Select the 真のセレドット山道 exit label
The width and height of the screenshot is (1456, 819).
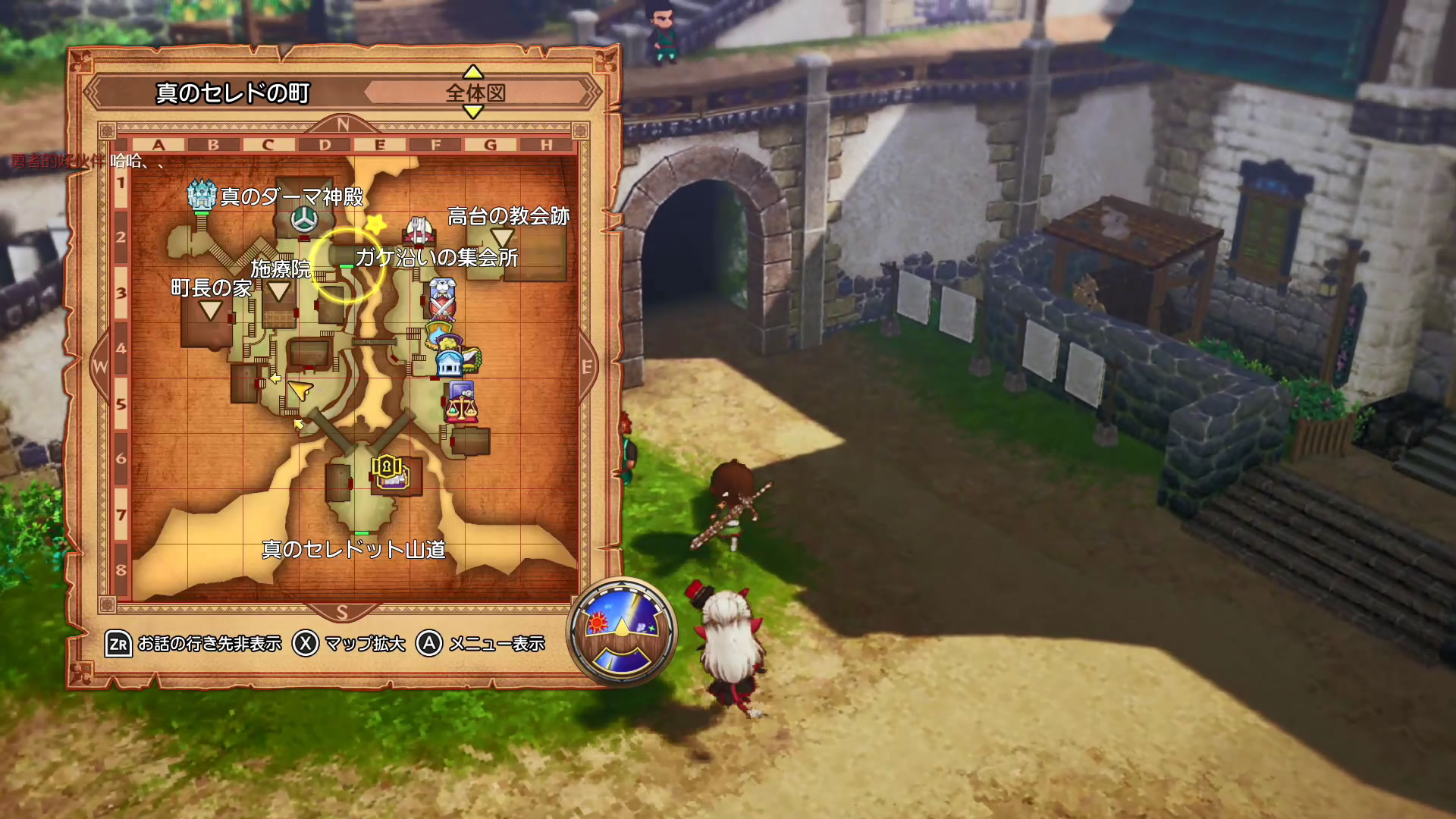pyautogui.click(x=353, y=549)
